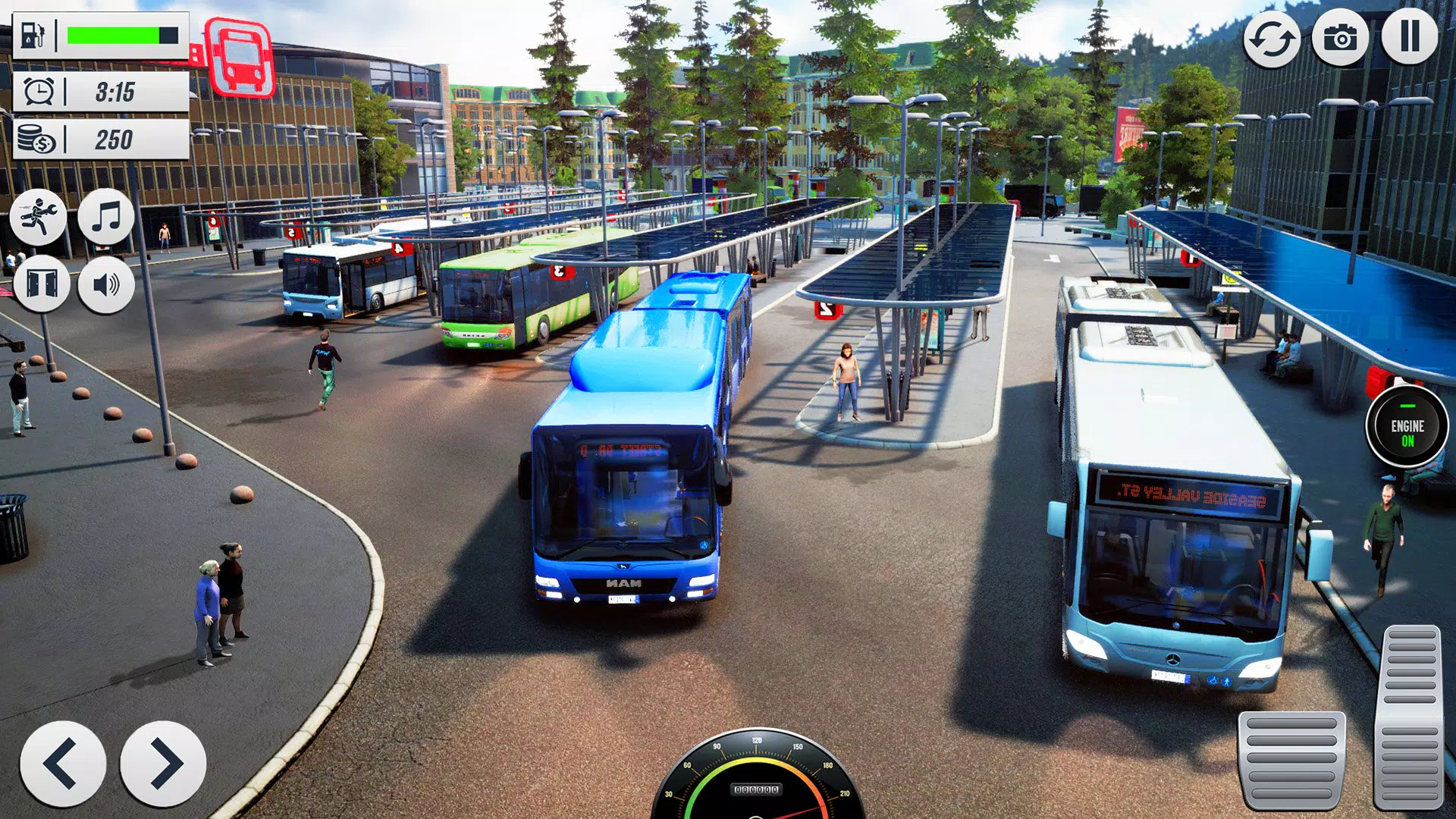
Task: Mute game audio via speaker icon
Action: point(106,284)
